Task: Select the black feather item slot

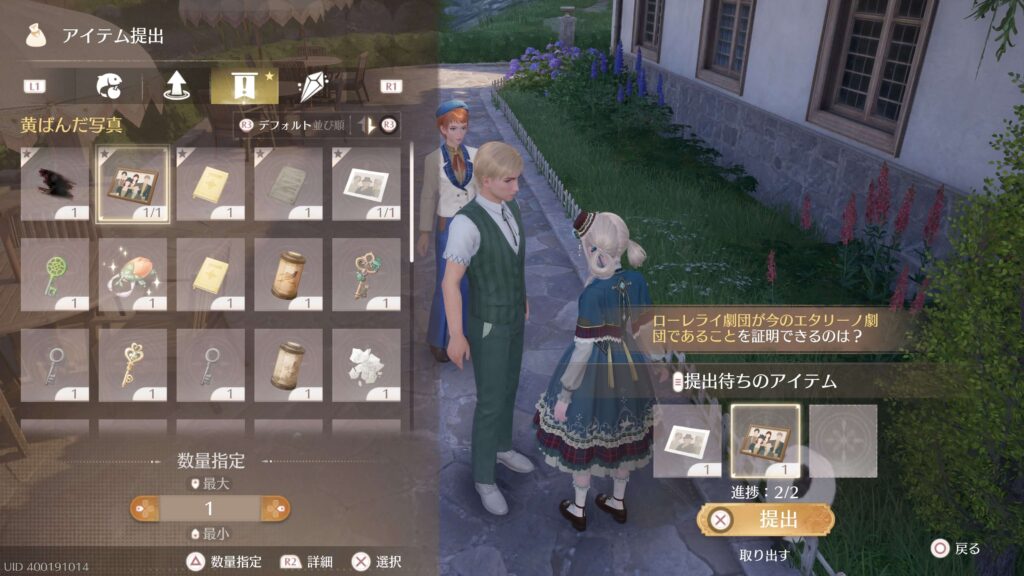Action: click(54, 184)
